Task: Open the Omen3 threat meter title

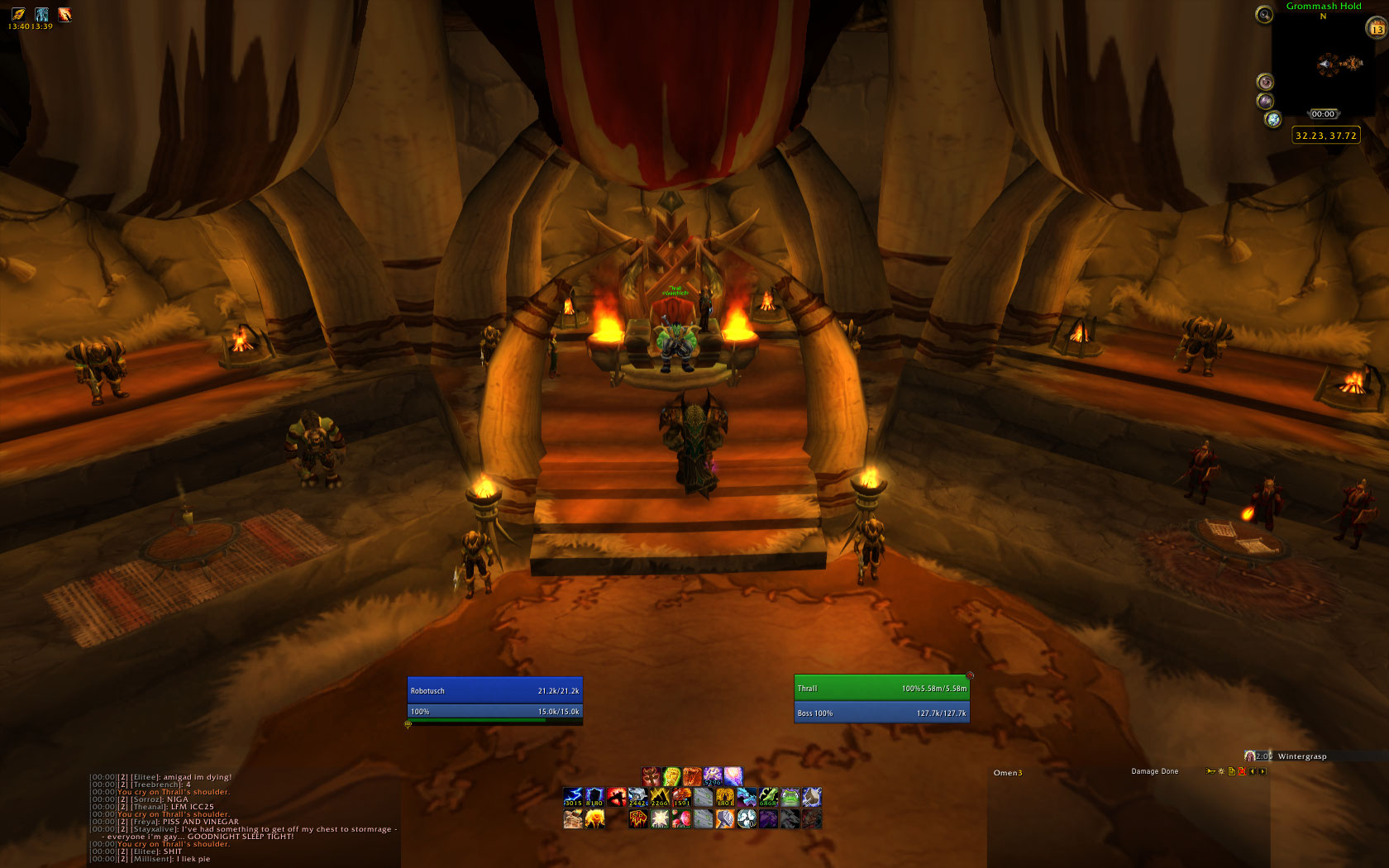Action: 1008,773
